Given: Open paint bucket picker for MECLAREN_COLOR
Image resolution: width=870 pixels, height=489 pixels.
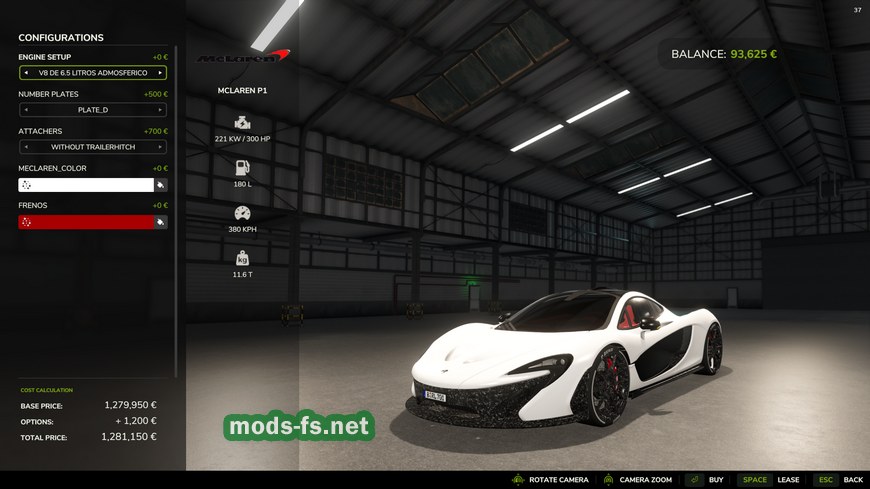Looking at the screenshot, I should coord(161,185).
